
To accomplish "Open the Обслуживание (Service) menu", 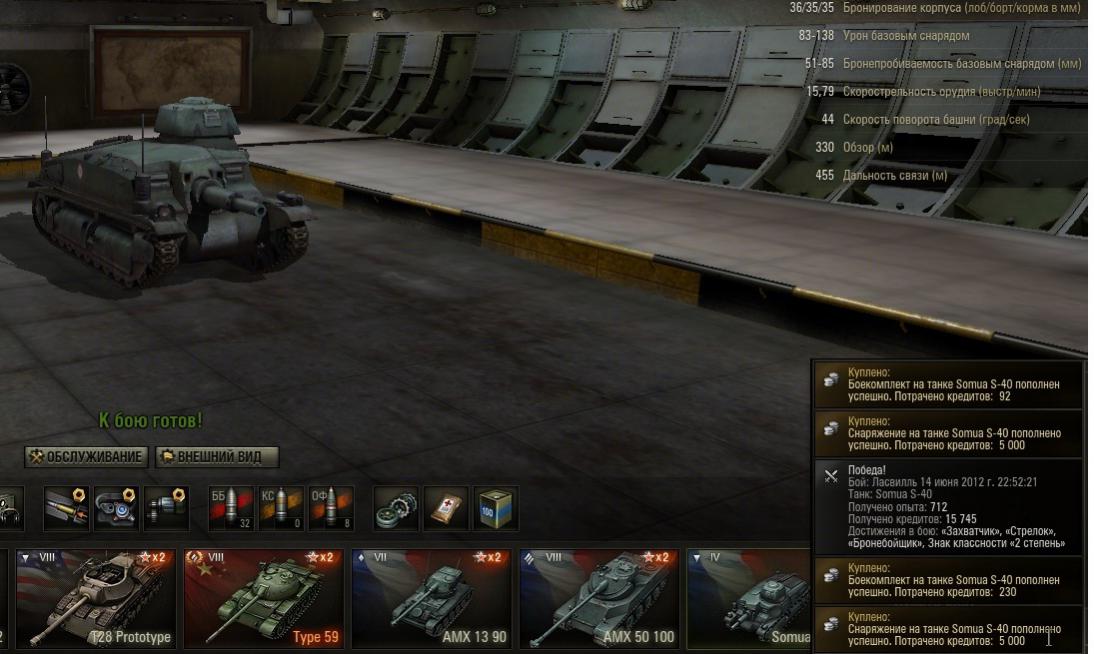I will click(x=87, y=457).
